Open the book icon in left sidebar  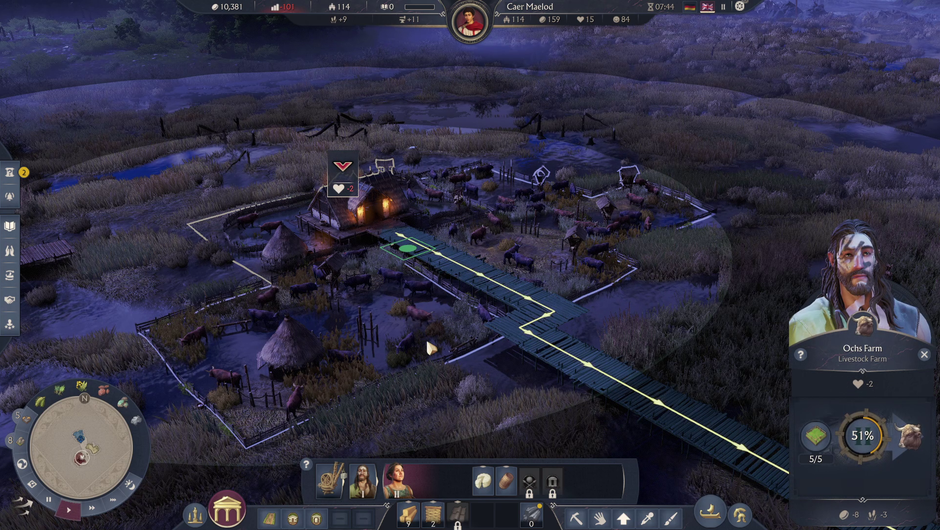coord(9,227)
